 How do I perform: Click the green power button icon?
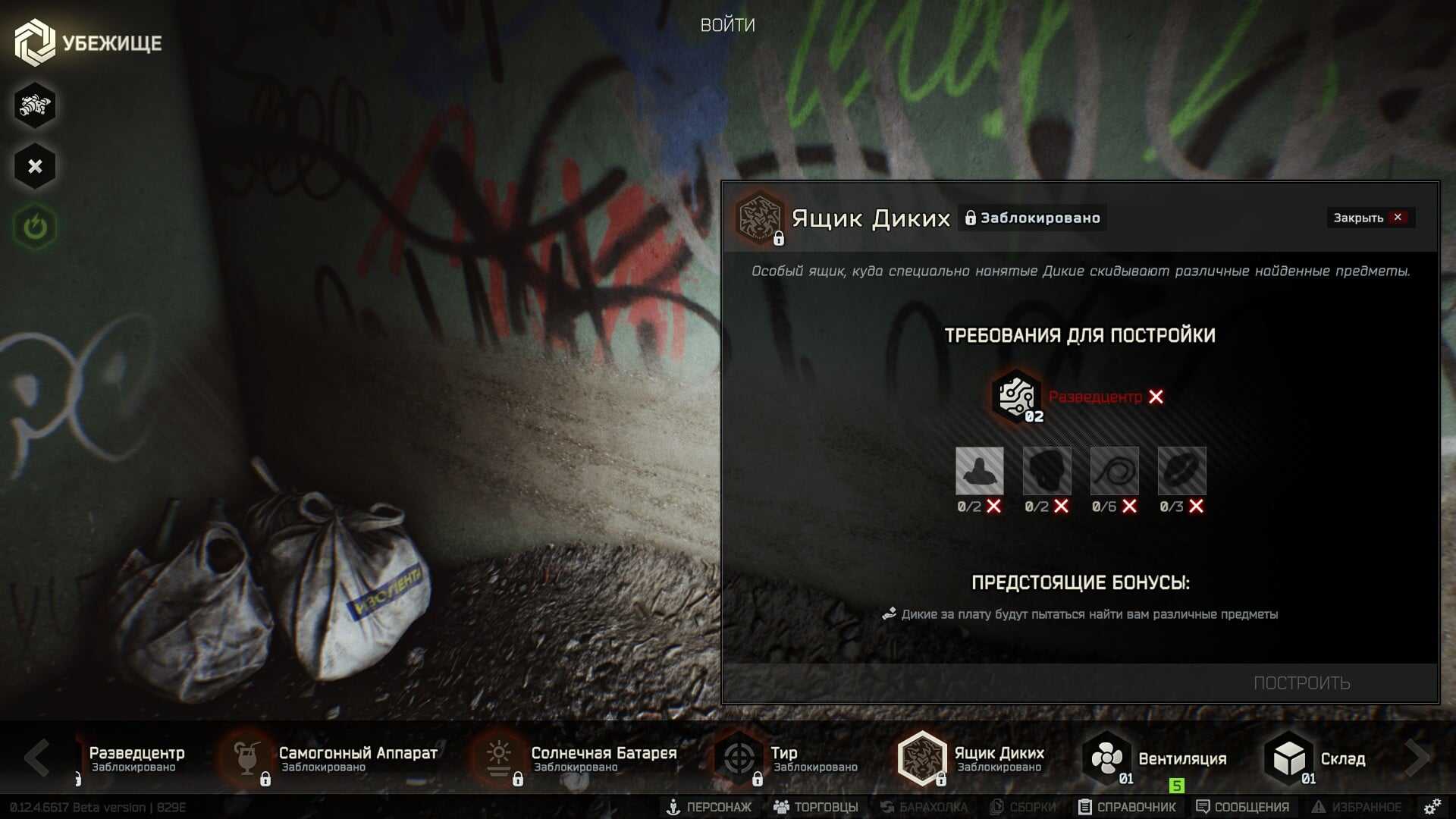[x=35, y=227]
